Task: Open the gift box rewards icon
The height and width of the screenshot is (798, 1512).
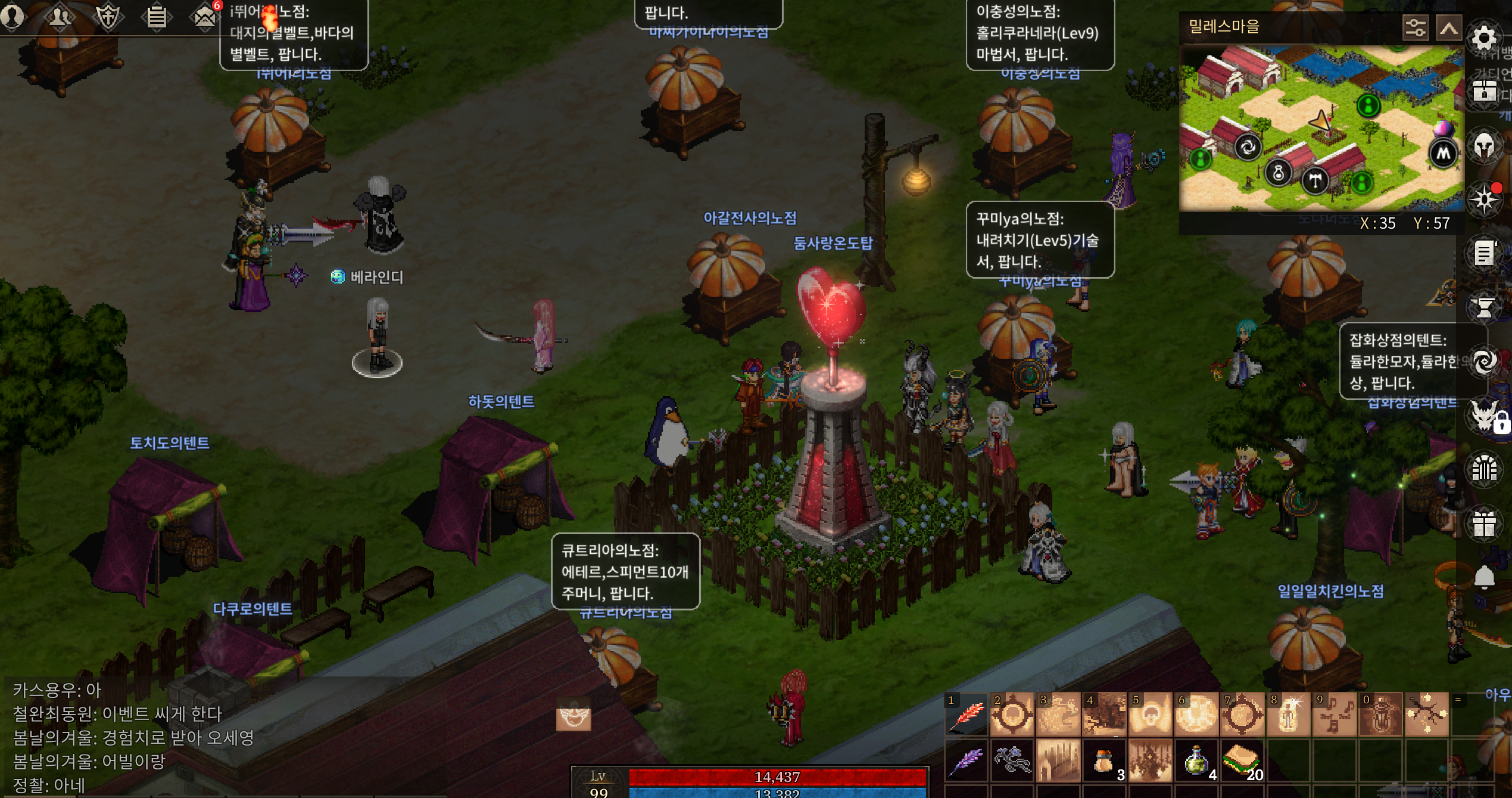Action: [1483, 524]
